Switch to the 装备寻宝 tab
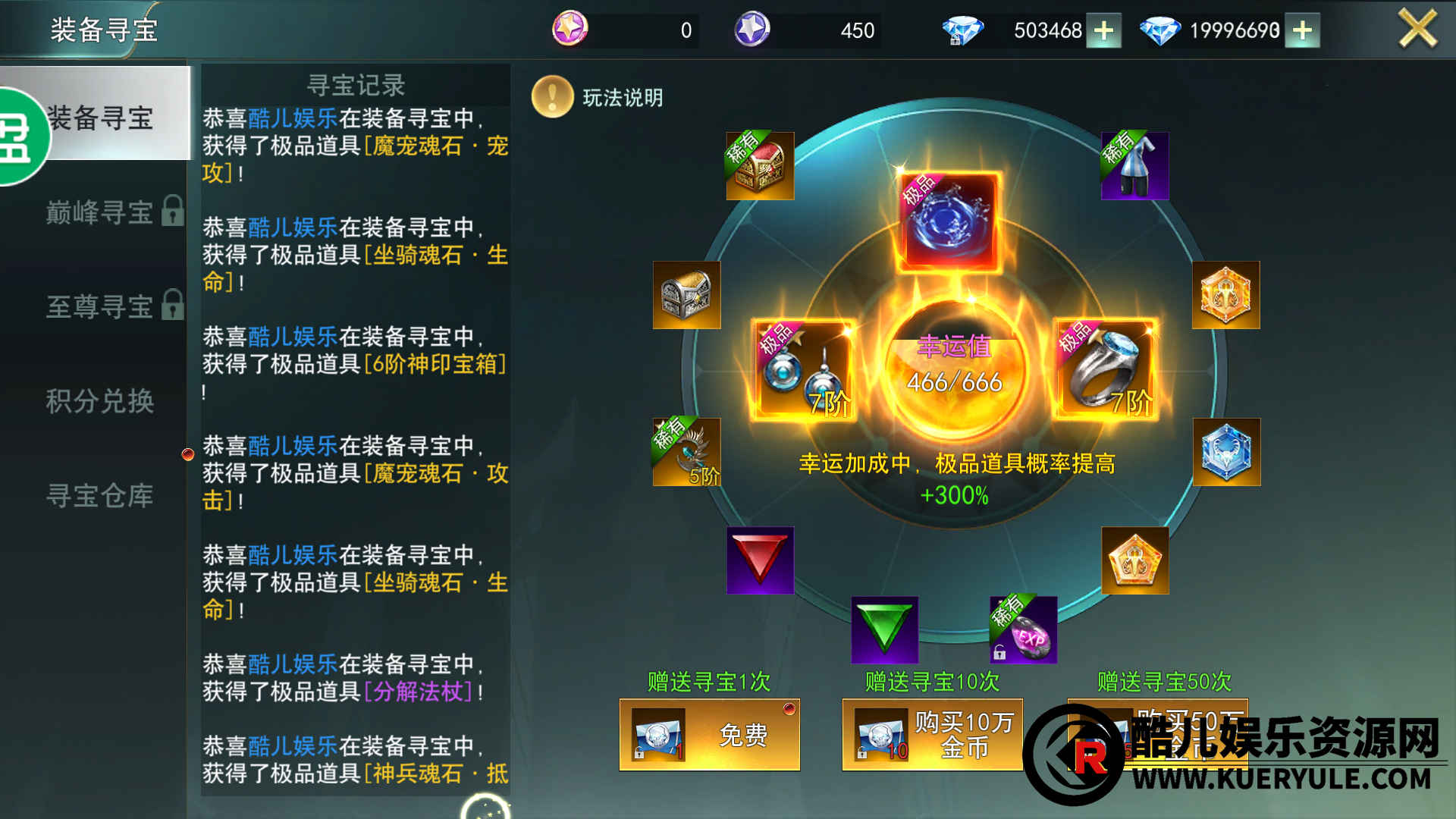1456x819 pixels. [100, 118]
